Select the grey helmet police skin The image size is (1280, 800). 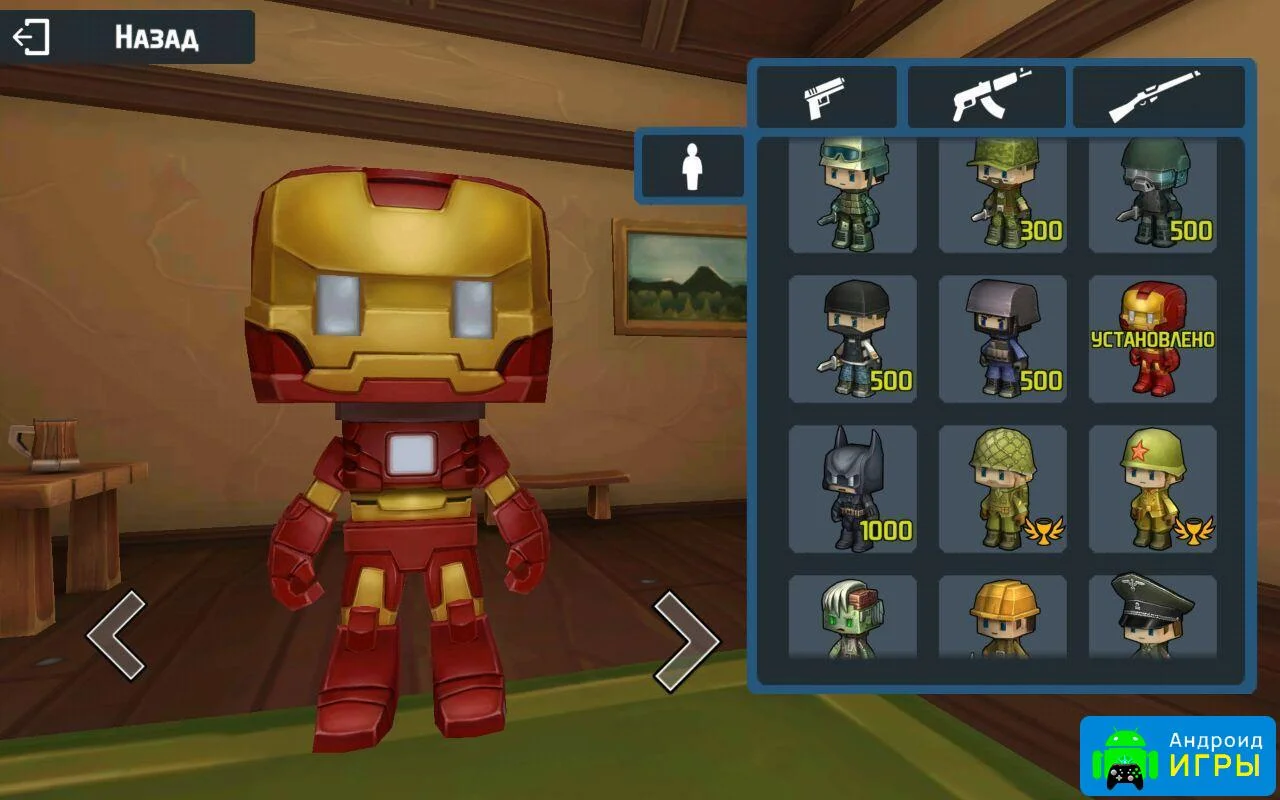(1002, 339)
